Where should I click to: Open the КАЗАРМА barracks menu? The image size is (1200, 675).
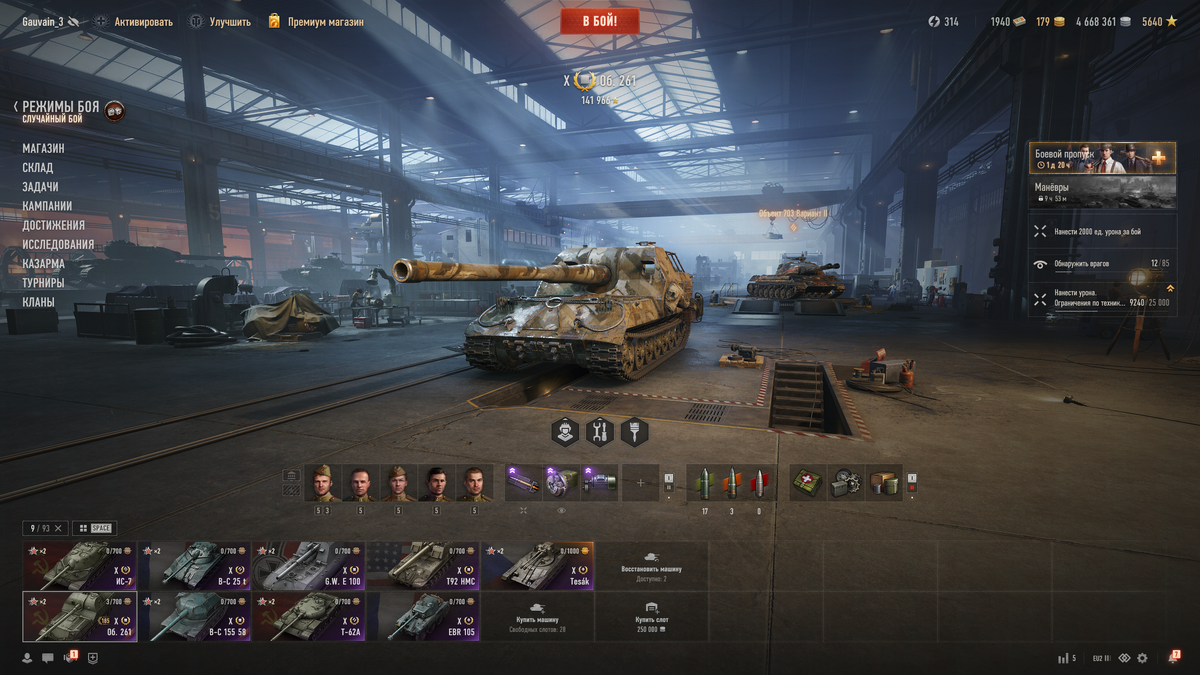[x=43, y=263]
